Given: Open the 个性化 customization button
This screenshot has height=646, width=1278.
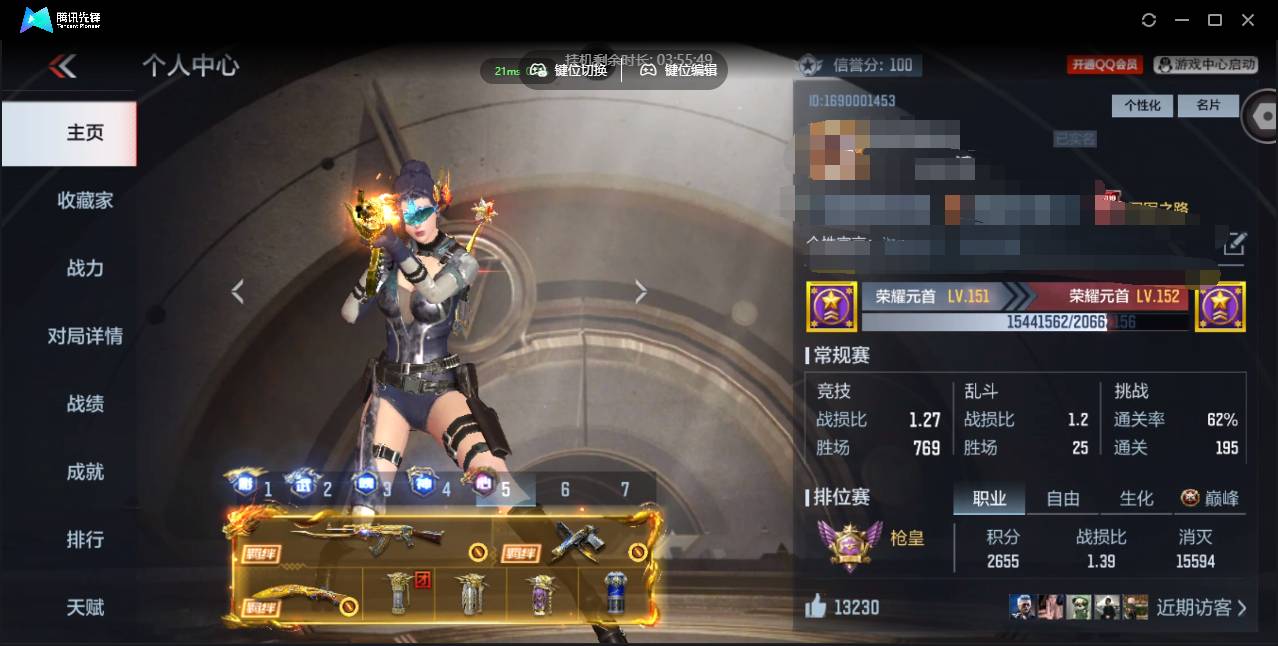Looking at the screenshot, I should 1142,105.
